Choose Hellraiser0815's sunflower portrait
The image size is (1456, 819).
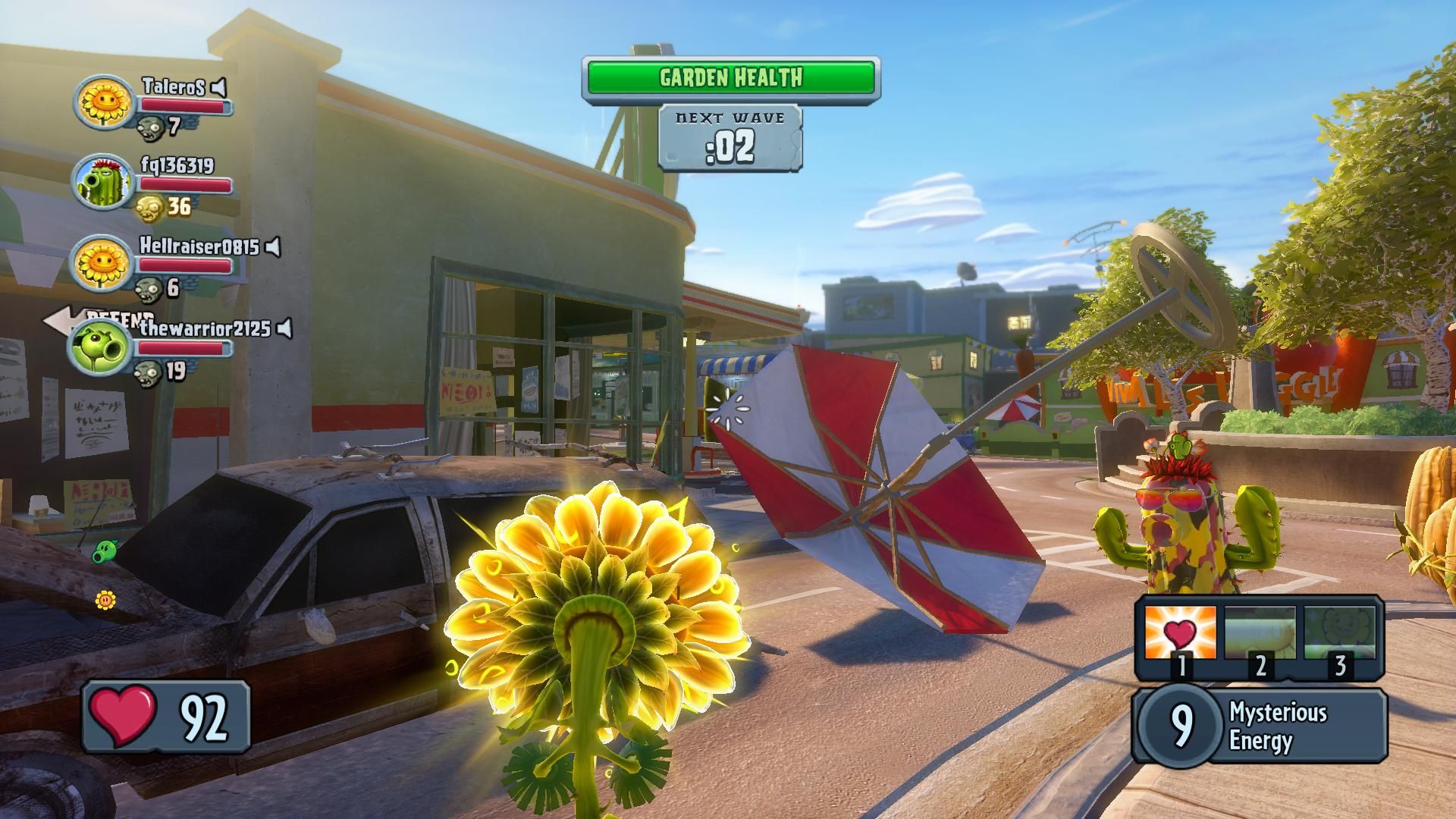click(103, 263)
